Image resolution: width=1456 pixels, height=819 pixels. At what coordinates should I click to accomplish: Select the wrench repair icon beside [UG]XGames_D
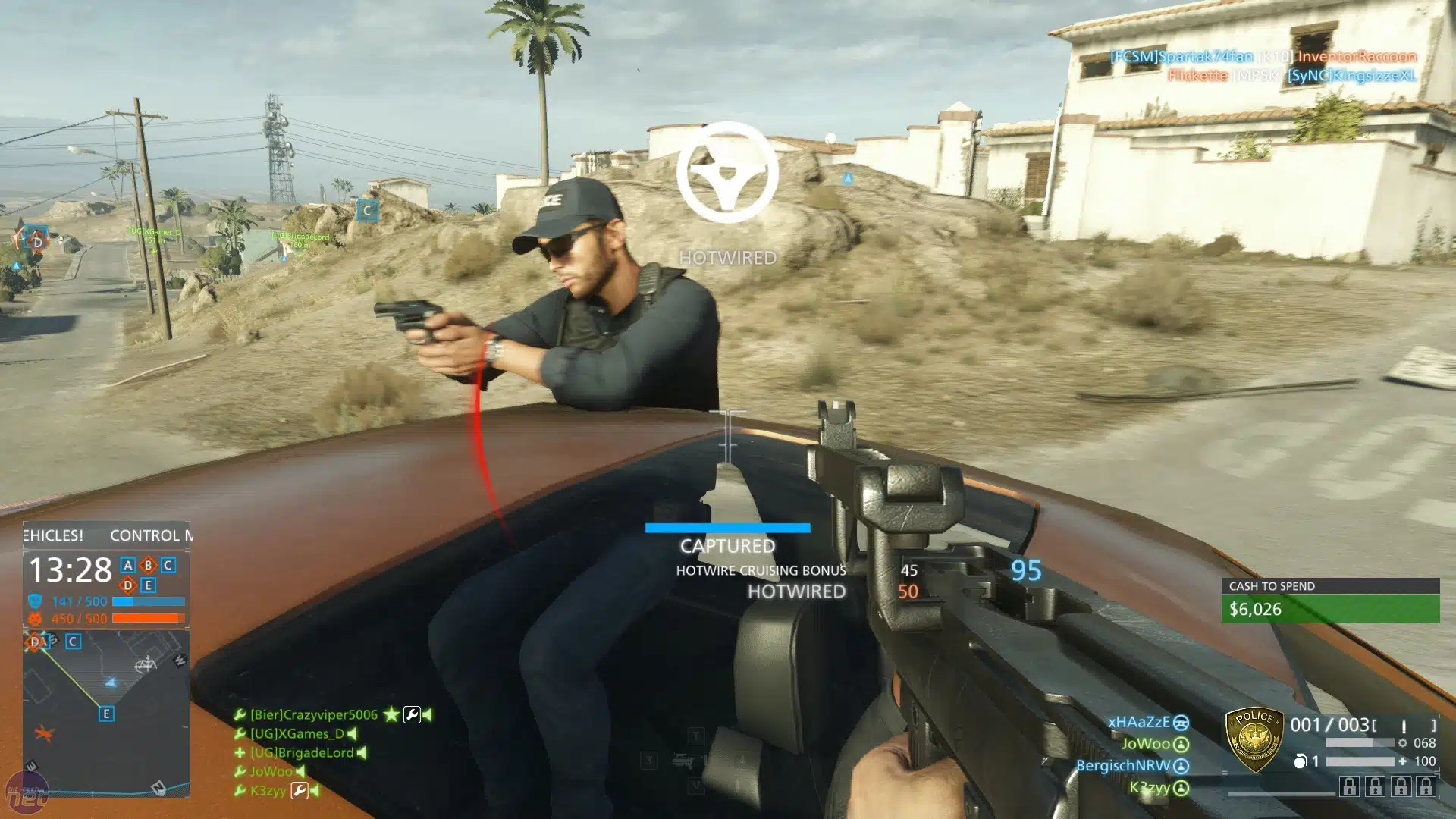pyautogui.click(x=240, y=733)
